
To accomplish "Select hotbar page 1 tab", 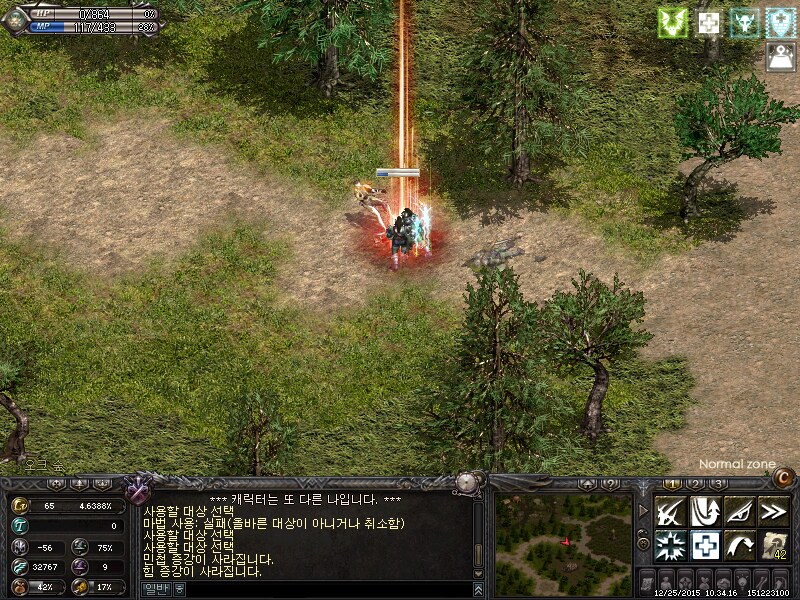I will pyautogui.click(x=674, y=484).
